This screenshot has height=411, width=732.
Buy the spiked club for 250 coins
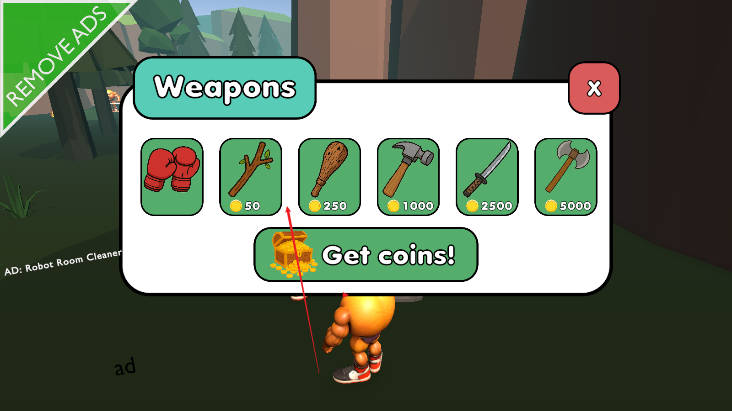click(x=329, y=176)
